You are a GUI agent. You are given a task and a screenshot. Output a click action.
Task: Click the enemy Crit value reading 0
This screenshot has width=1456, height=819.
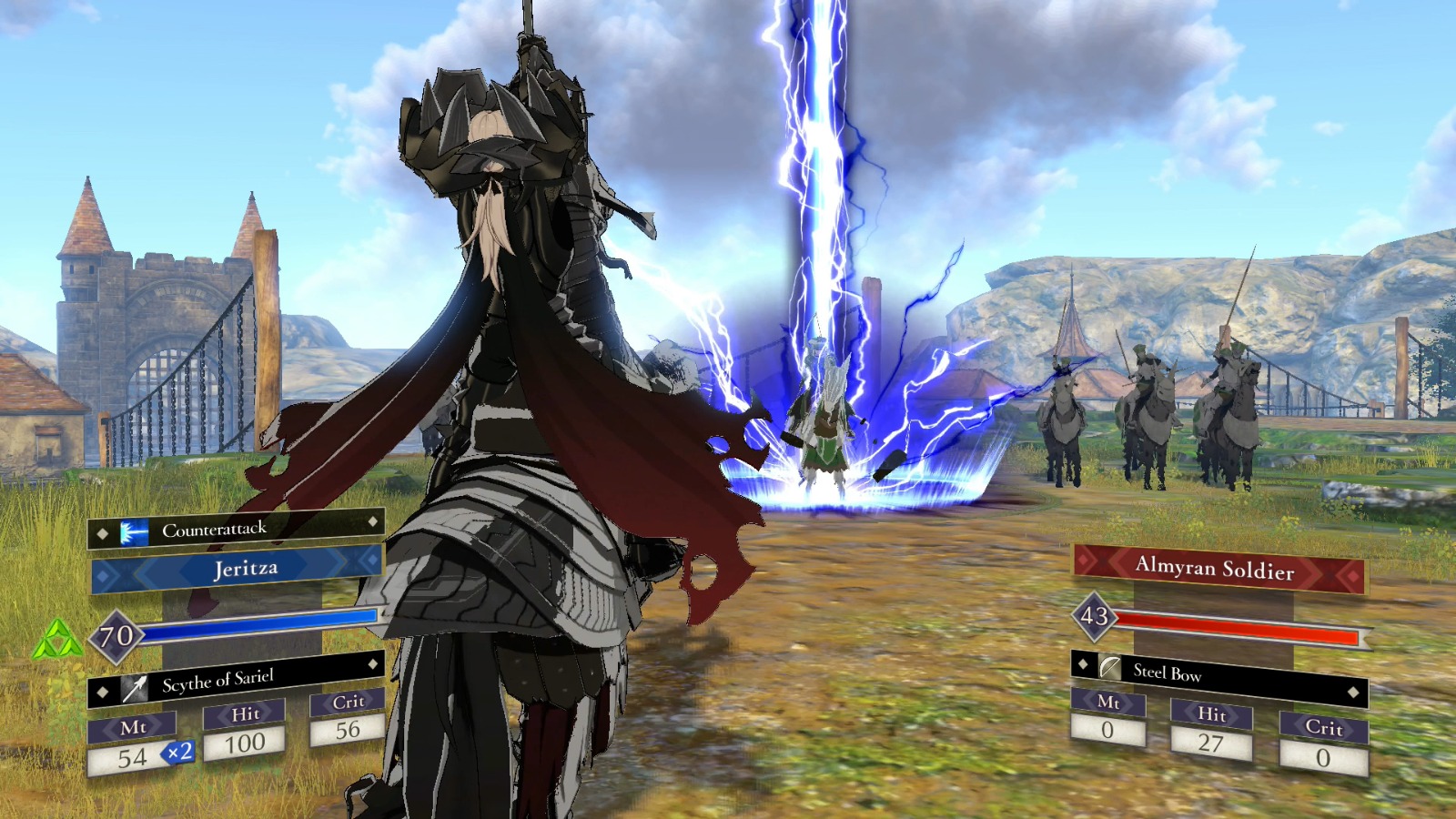click(x=1322, y=757)
